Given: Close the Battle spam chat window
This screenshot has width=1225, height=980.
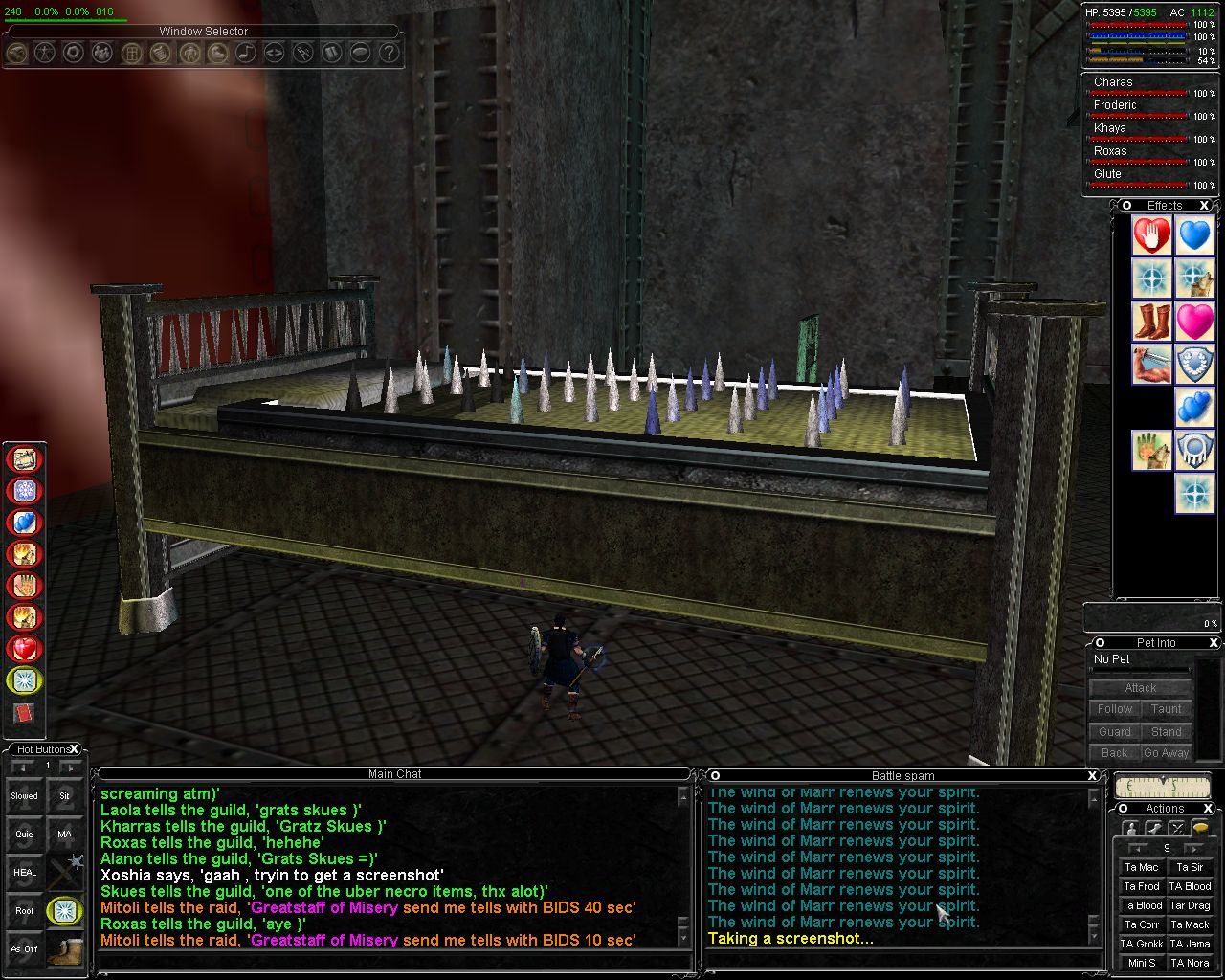Looking at the screenshot, I should click(1093, 775).
